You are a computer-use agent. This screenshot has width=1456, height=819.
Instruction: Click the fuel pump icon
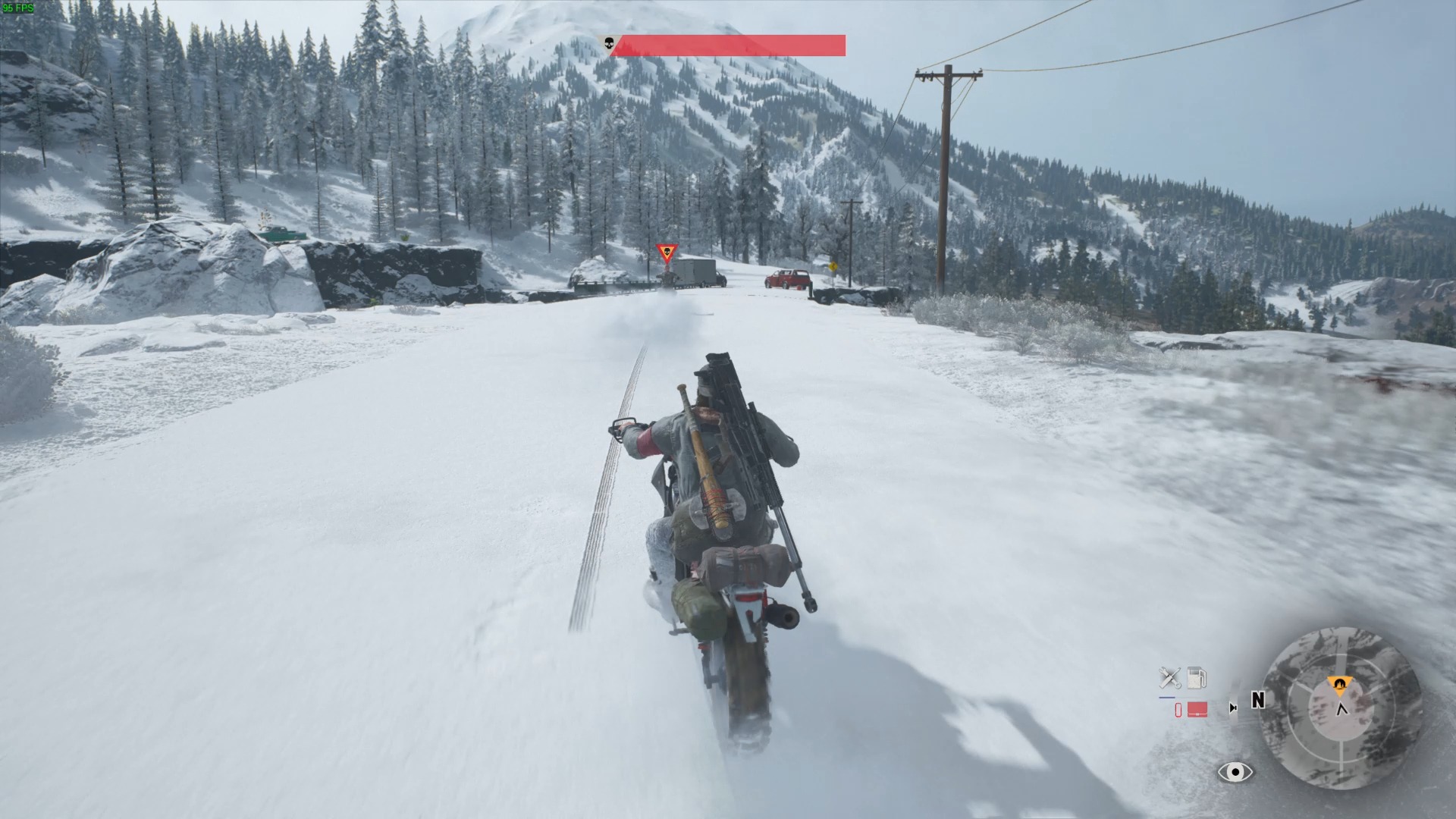click(x=1197, y=677)
